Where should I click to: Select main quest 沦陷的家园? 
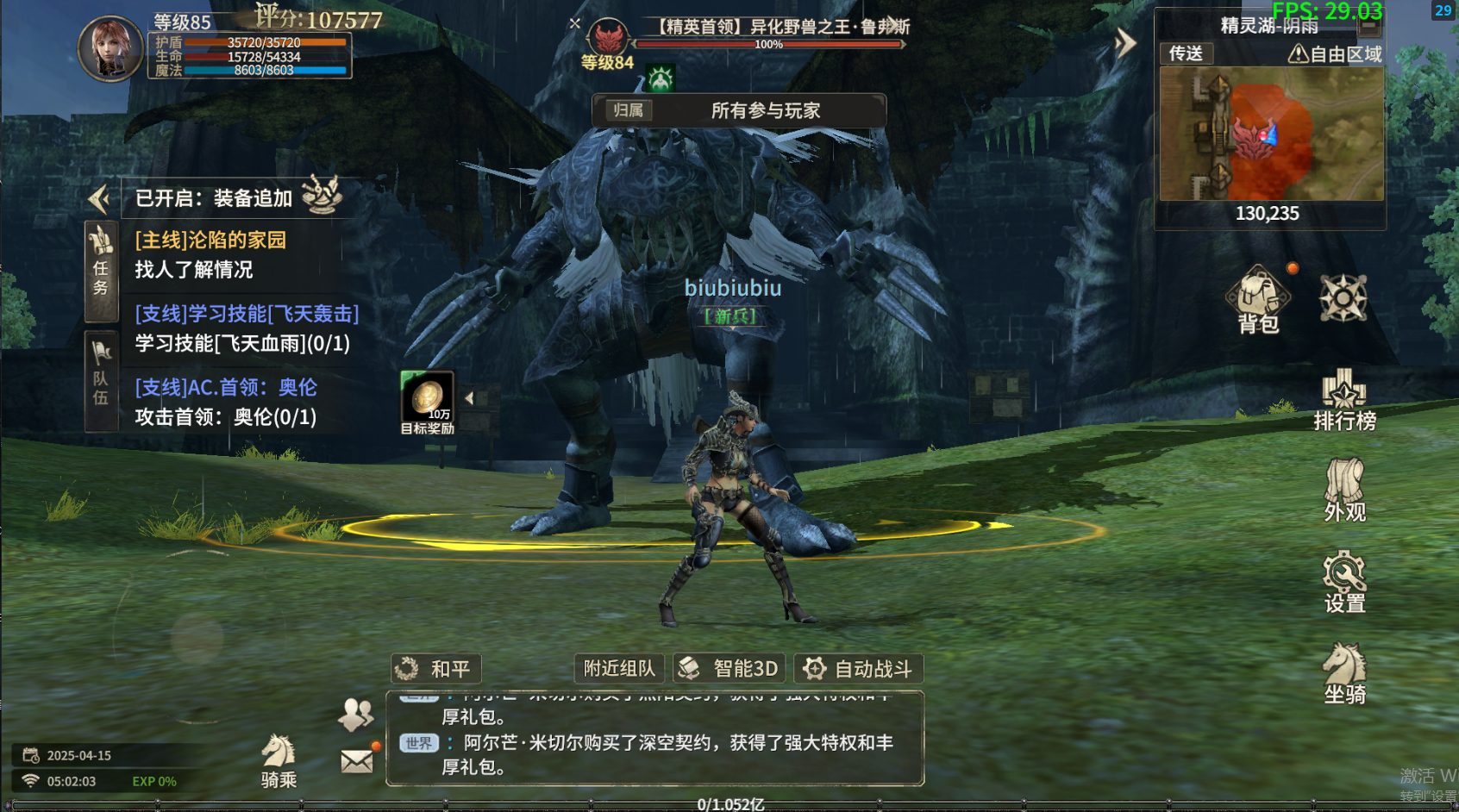pos(210,240)
